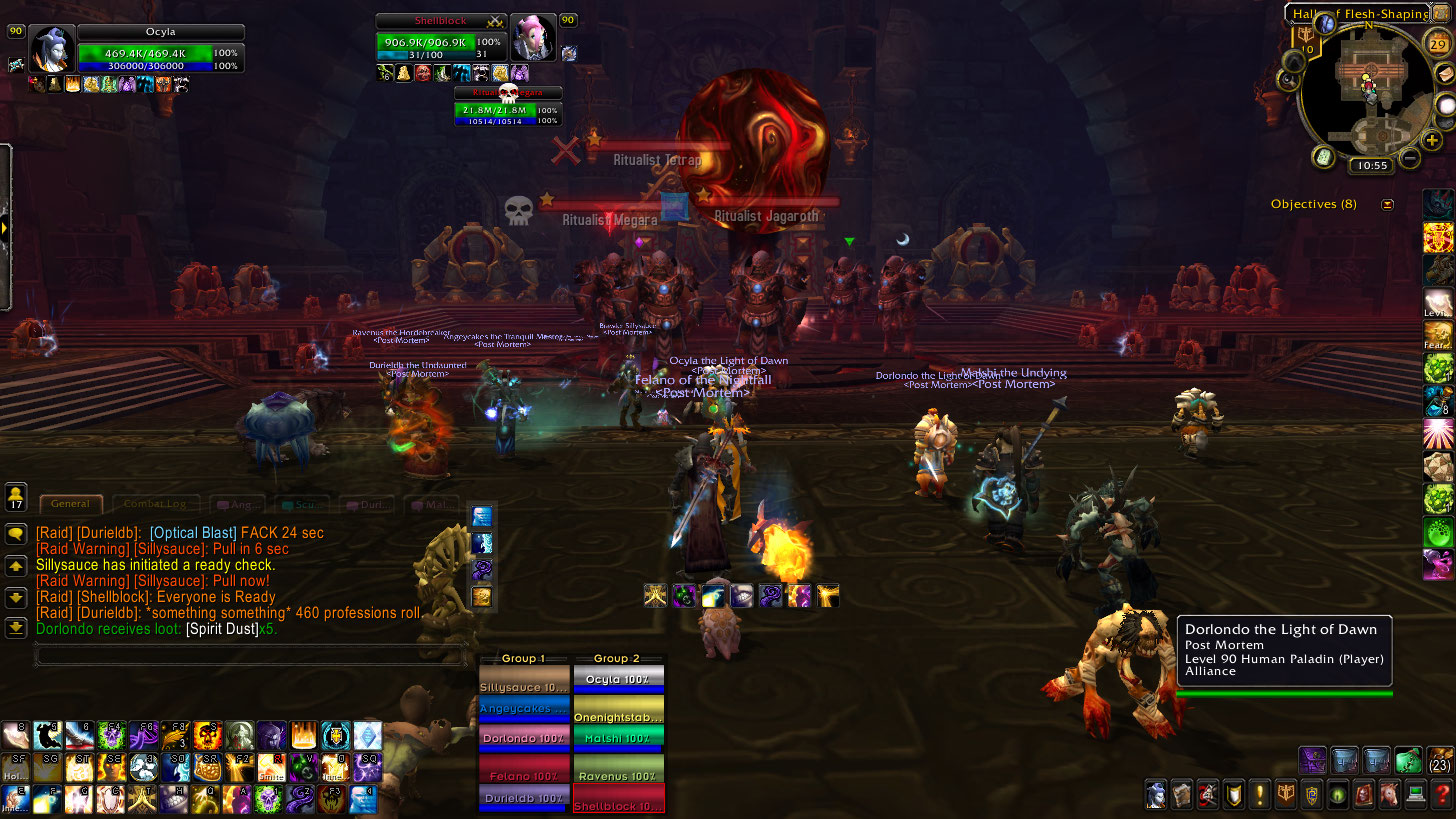Open the backpack showing 23 free slots
Screen dimensions: 1456x819
[x=1440, y=760]
